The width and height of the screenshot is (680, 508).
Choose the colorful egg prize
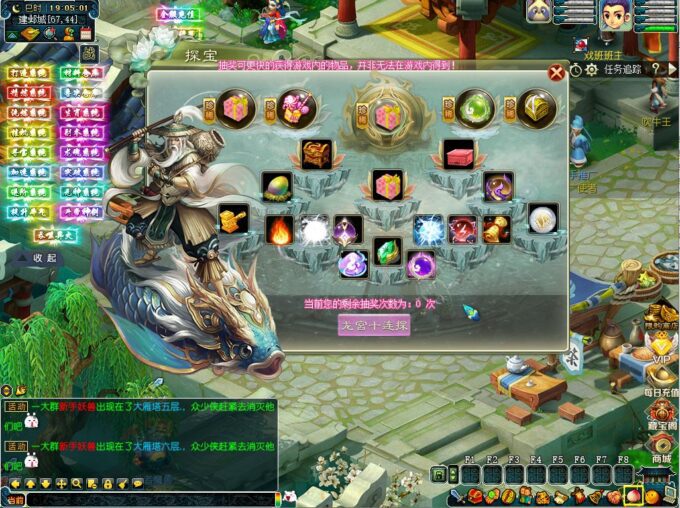pyautogui.click(x=275, y=185)
